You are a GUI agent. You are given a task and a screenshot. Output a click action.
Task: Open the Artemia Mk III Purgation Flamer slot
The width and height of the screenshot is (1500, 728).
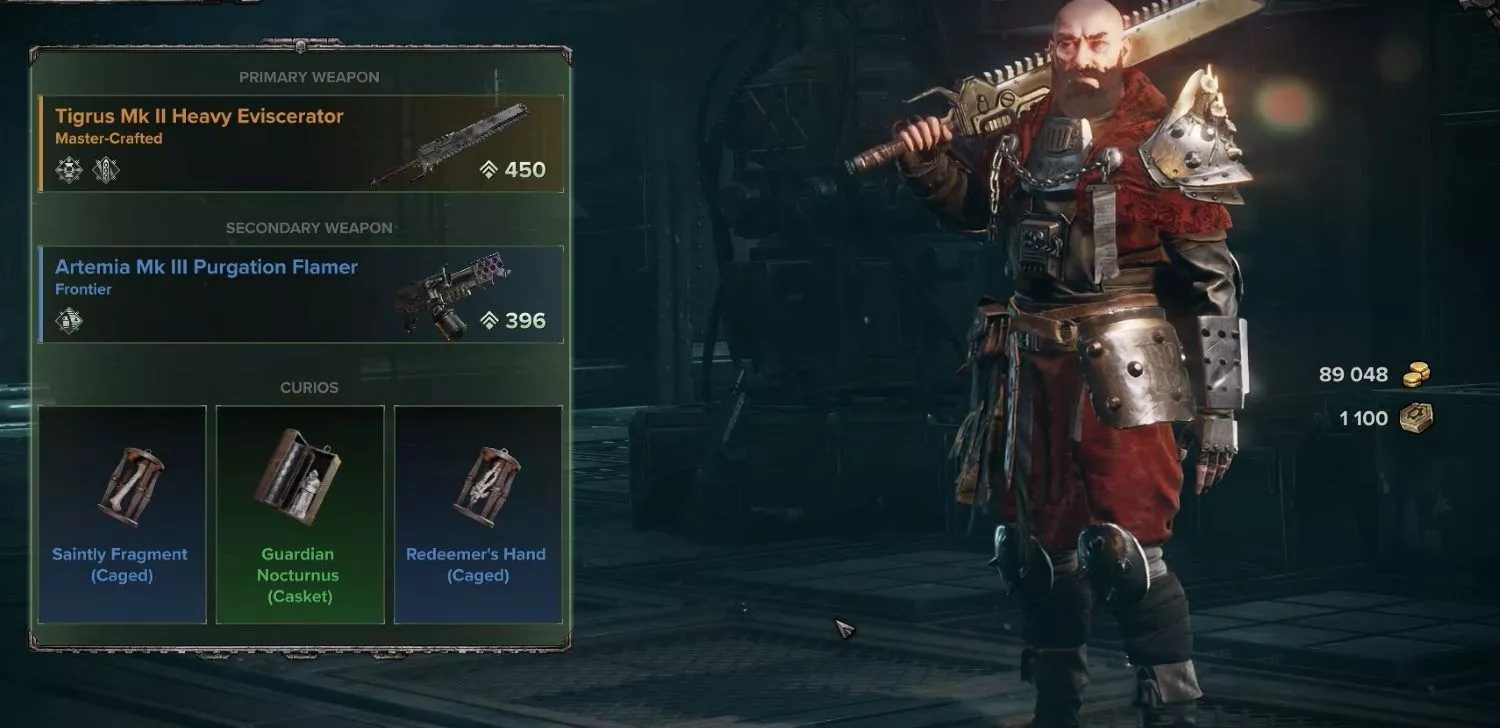click(300, 294)
